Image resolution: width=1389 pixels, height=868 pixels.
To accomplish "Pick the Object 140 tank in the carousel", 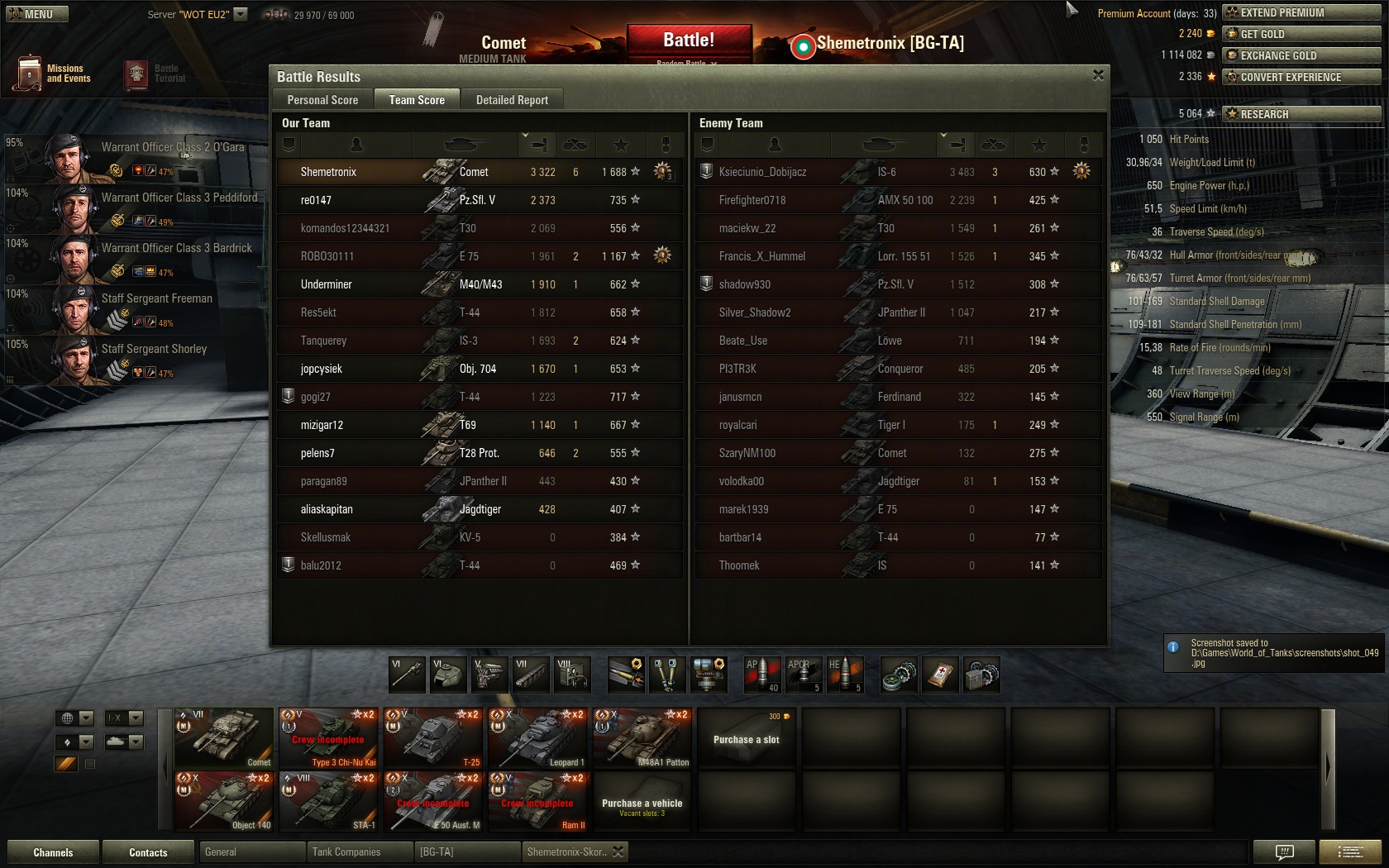I will click(x=224, y=800).
